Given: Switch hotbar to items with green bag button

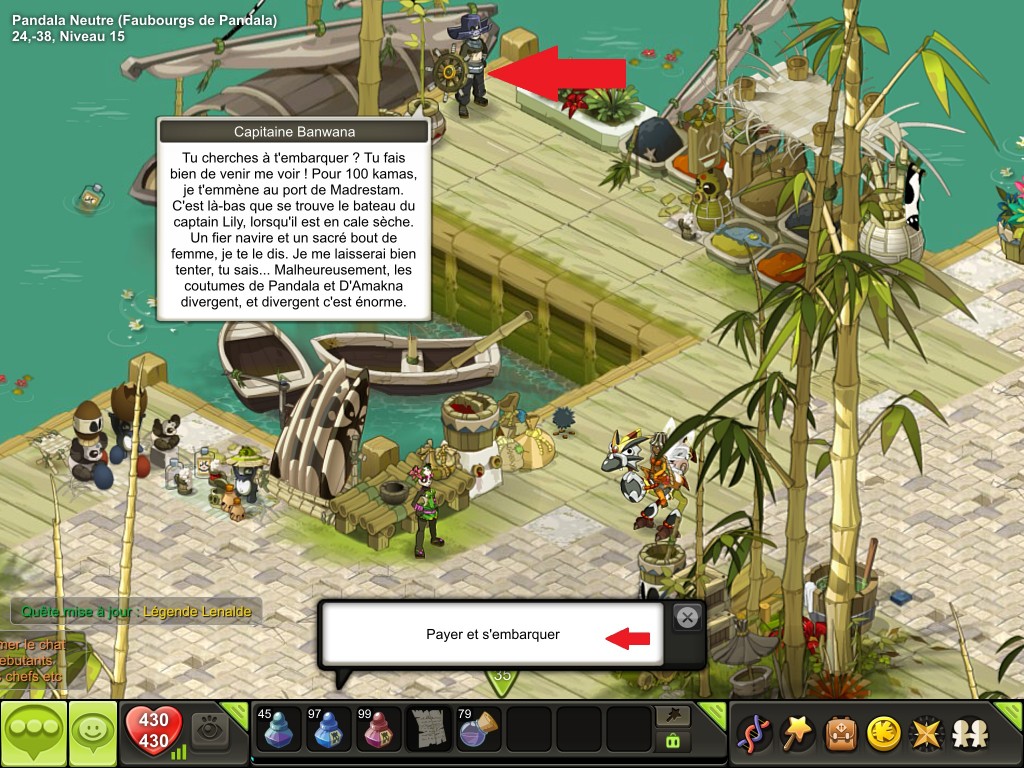Looking at the screenshot, I should (672, 742).
